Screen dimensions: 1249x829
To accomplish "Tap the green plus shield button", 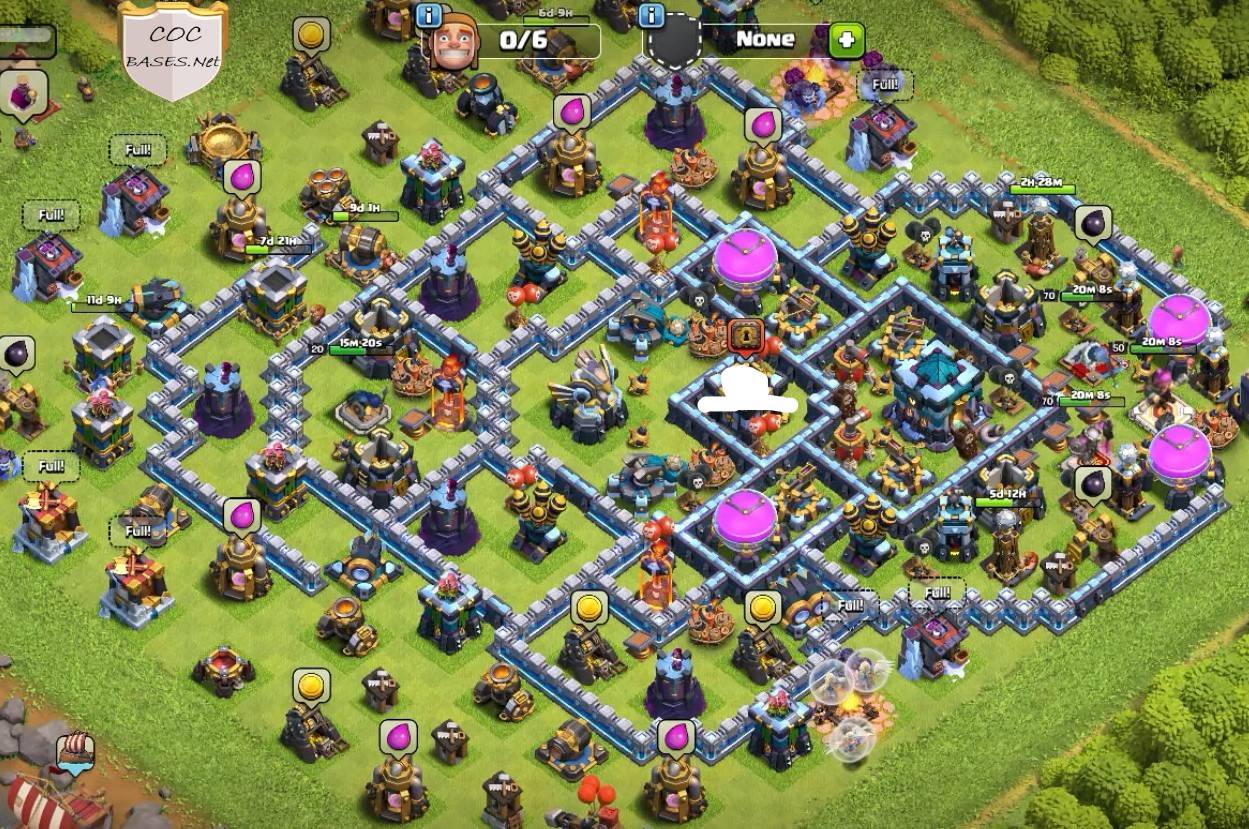I will coord(846,40).
